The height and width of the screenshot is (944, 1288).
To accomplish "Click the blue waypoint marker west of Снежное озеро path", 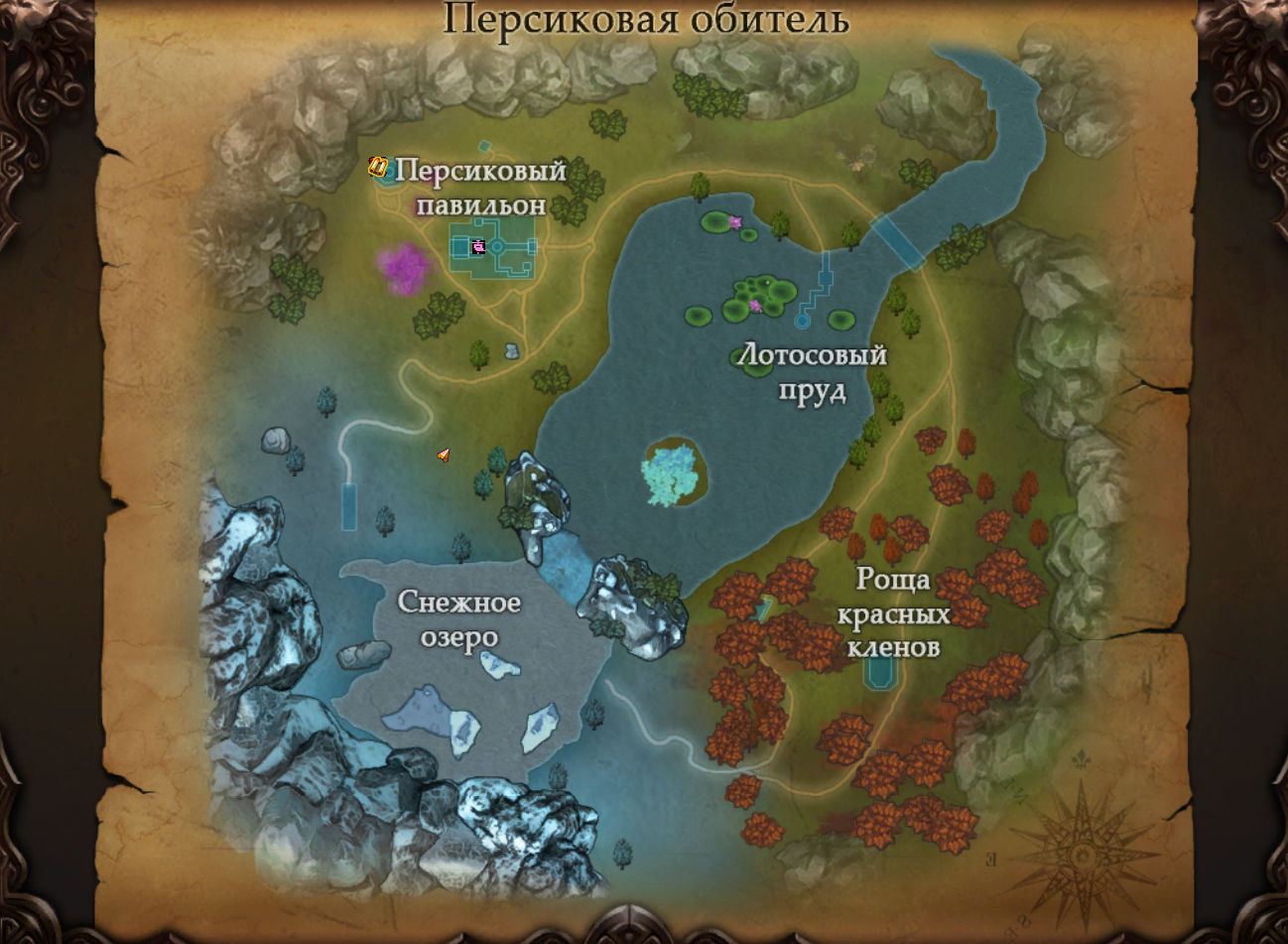I will 349,506.
